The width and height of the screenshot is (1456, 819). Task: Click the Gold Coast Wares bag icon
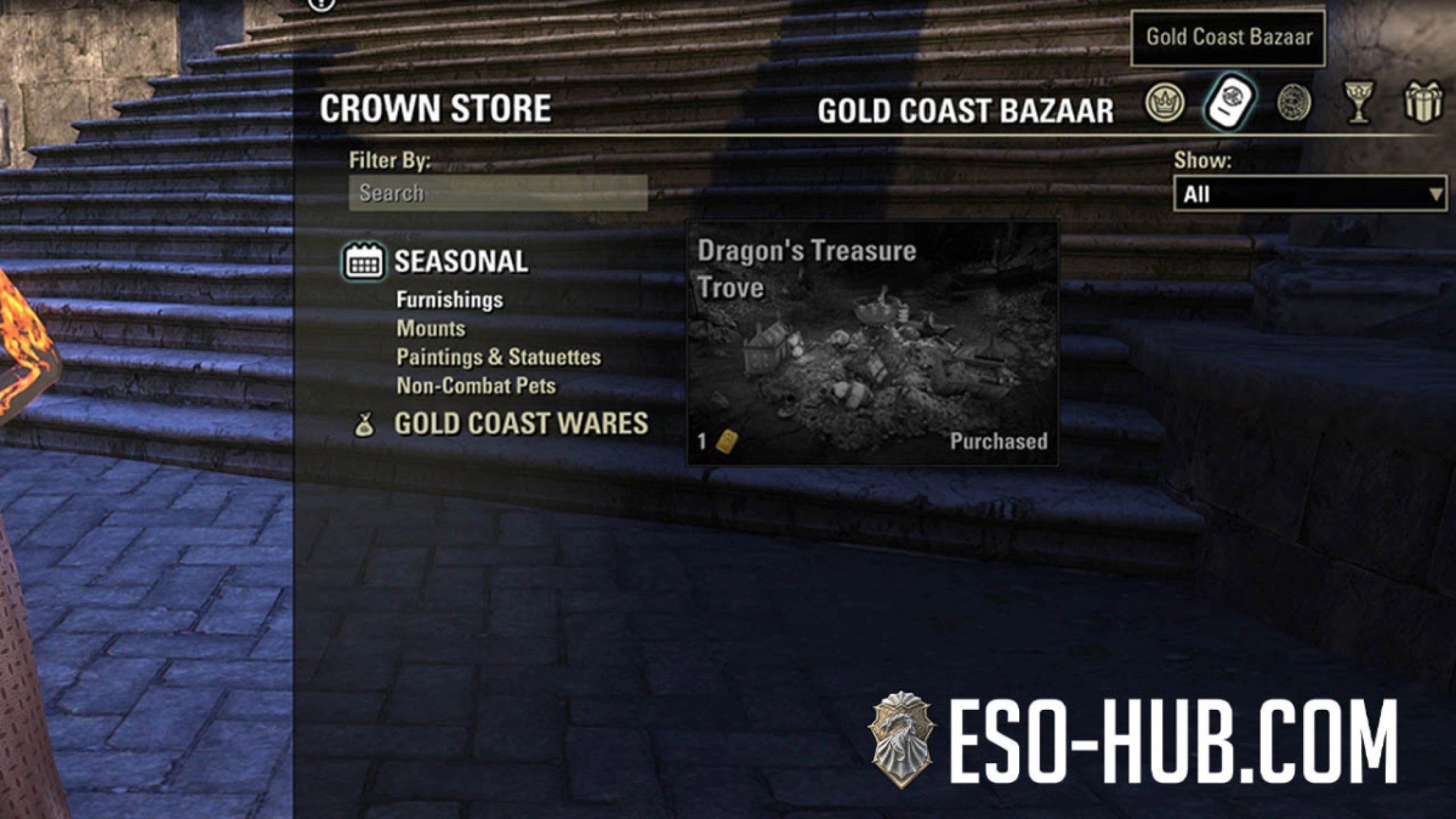click(367, 424)
